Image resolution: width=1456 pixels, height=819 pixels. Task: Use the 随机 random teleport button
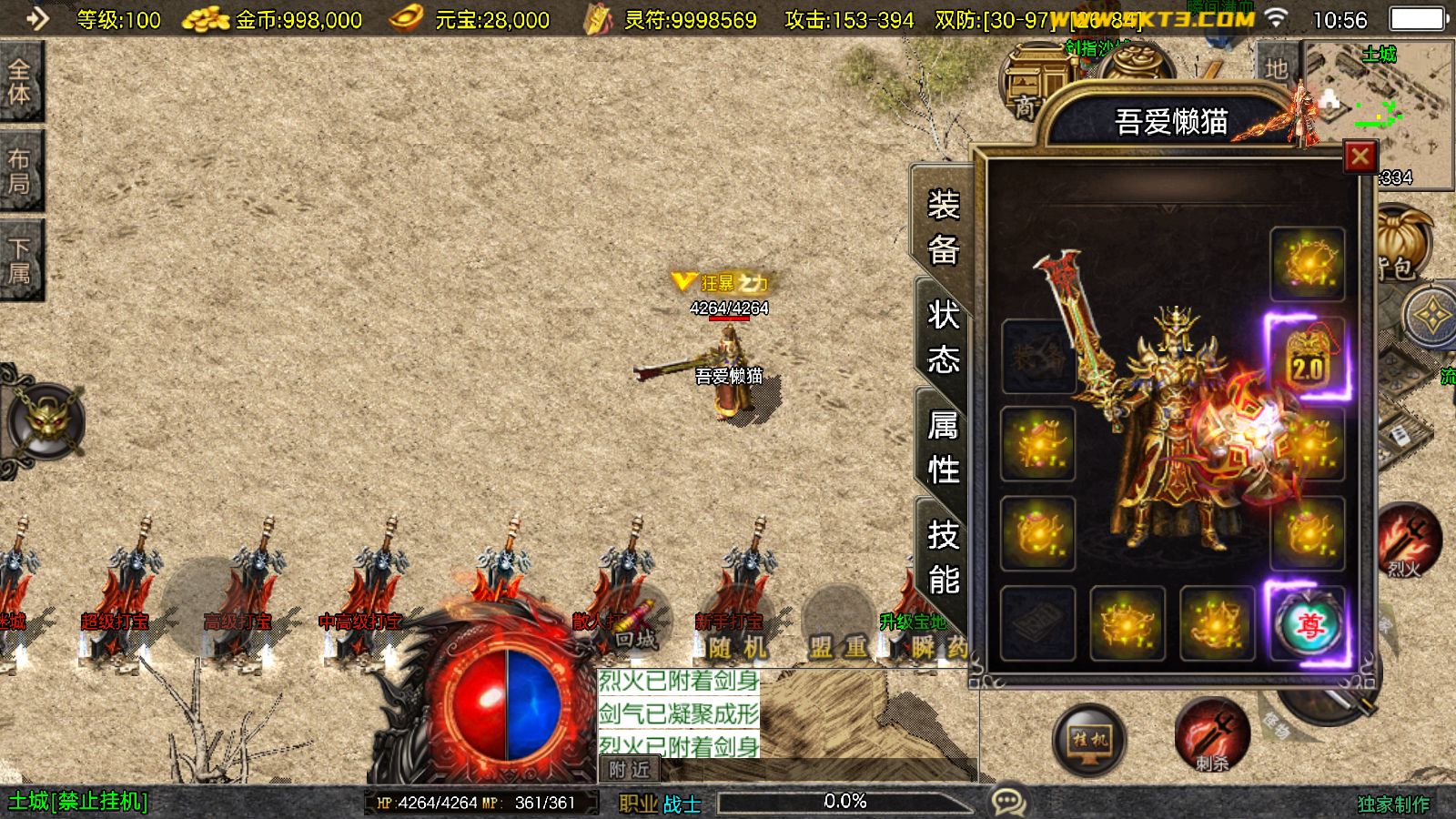coord(737,646)
